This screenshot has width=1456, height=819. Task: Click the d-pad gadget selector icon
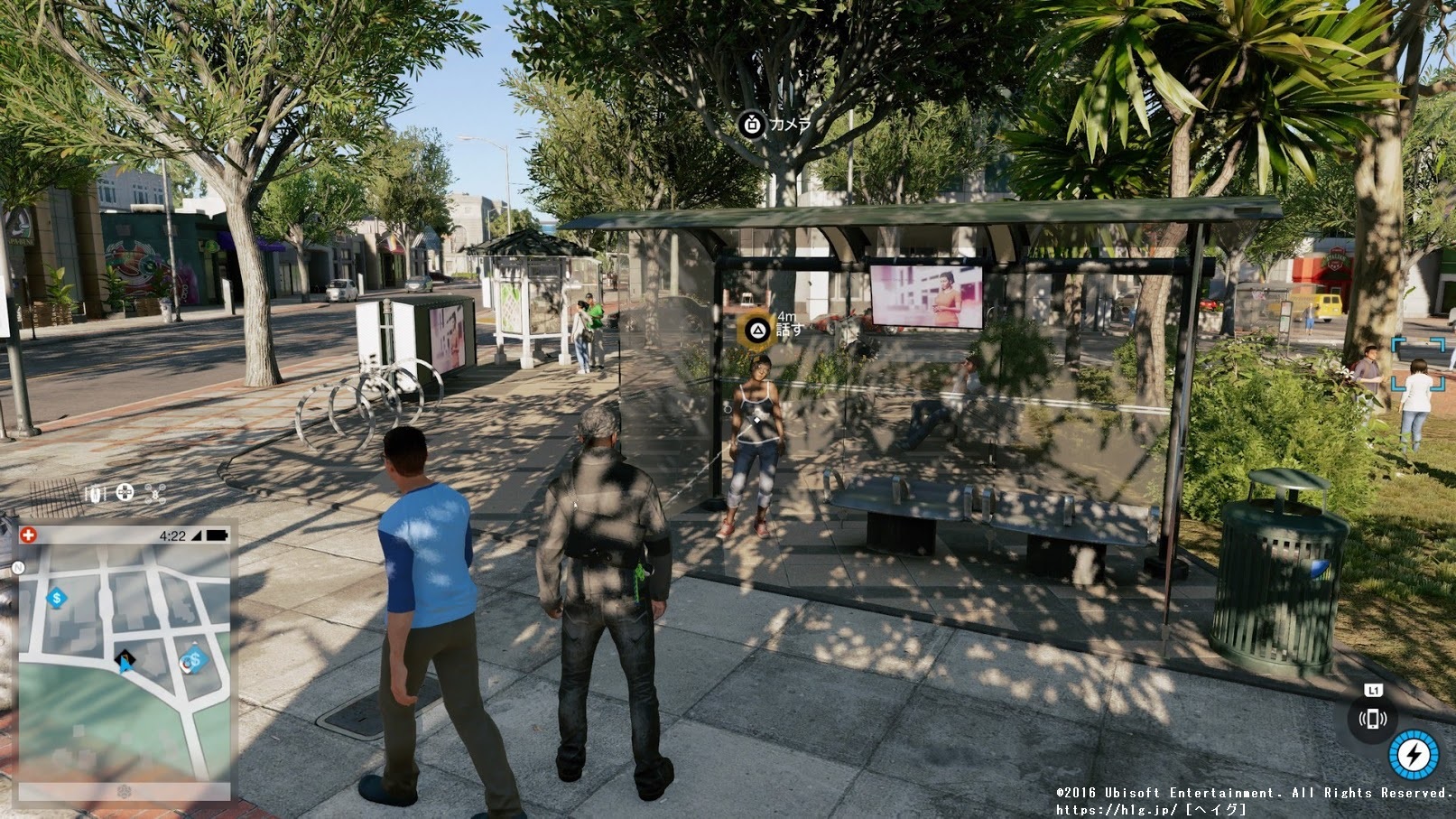point(125,493)
